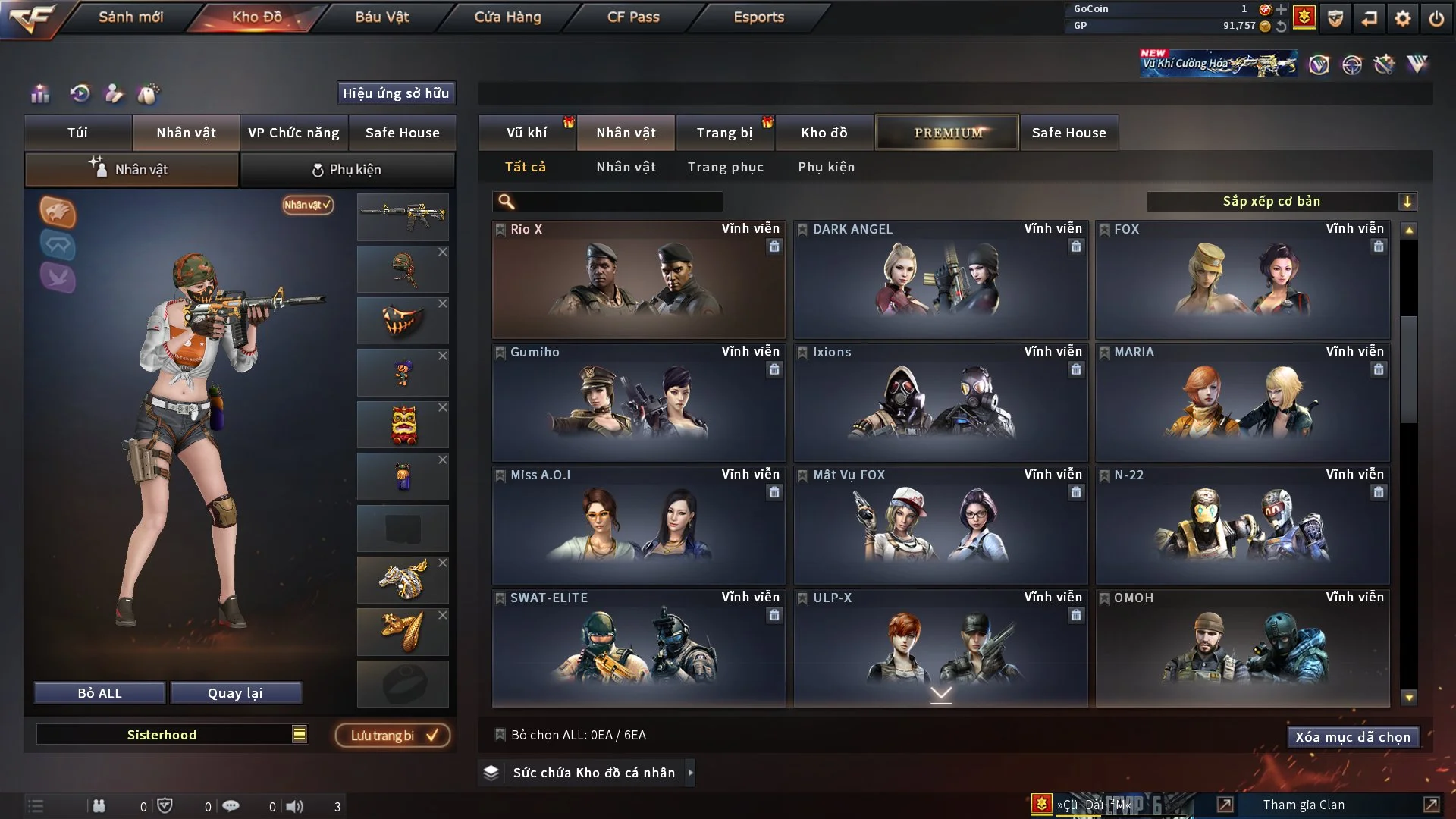This screenshot has width=1456, height=819.
Task: Click the Quay lại button
Action: (235, 693)
